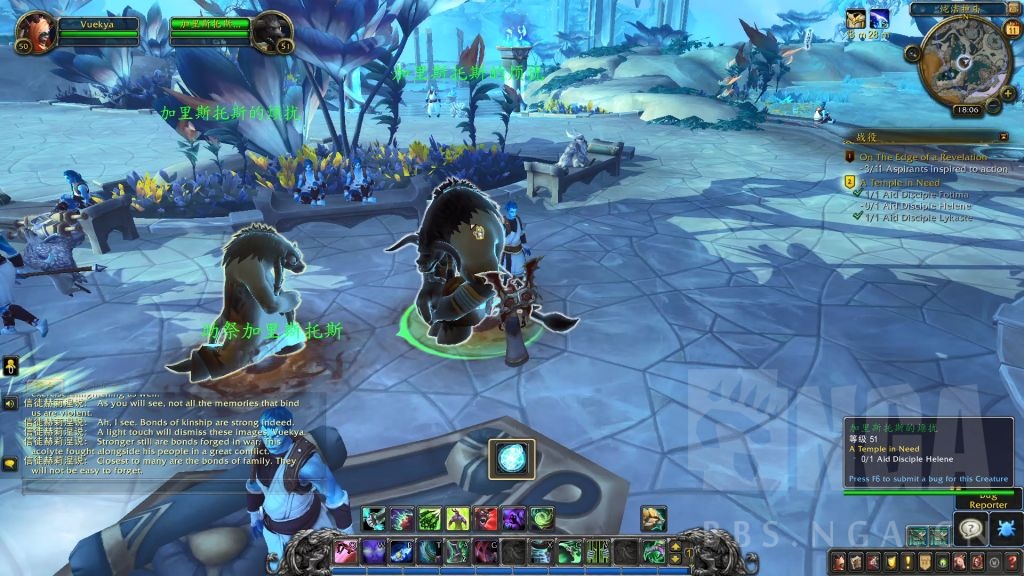Image resolution: width=1024 pixels, height=576 pixels.
Task: Use the green swirl pet ability
Action: click(x=542, y=518)
